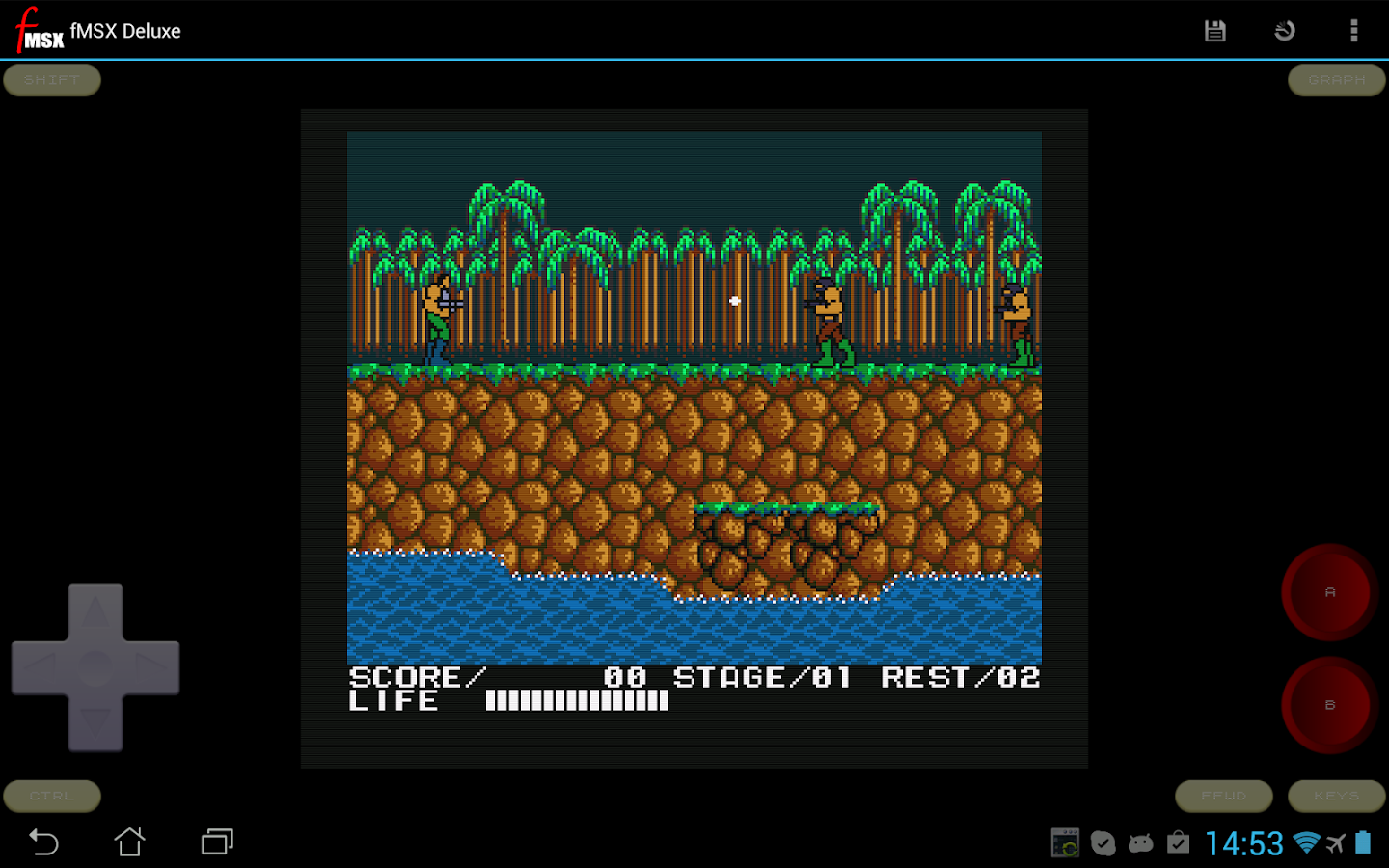Click the fMSX logo in the action bar

click(x=37, y=30)
